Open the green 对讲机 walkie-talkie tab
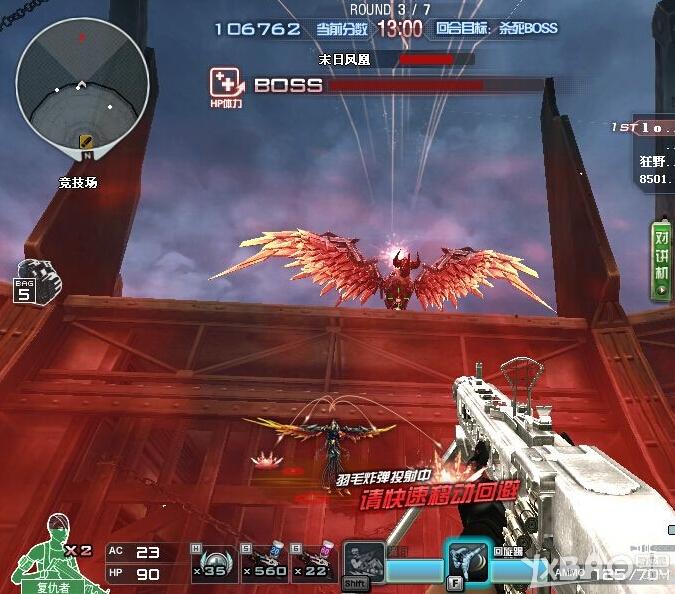675x594 pixels. 661,260
